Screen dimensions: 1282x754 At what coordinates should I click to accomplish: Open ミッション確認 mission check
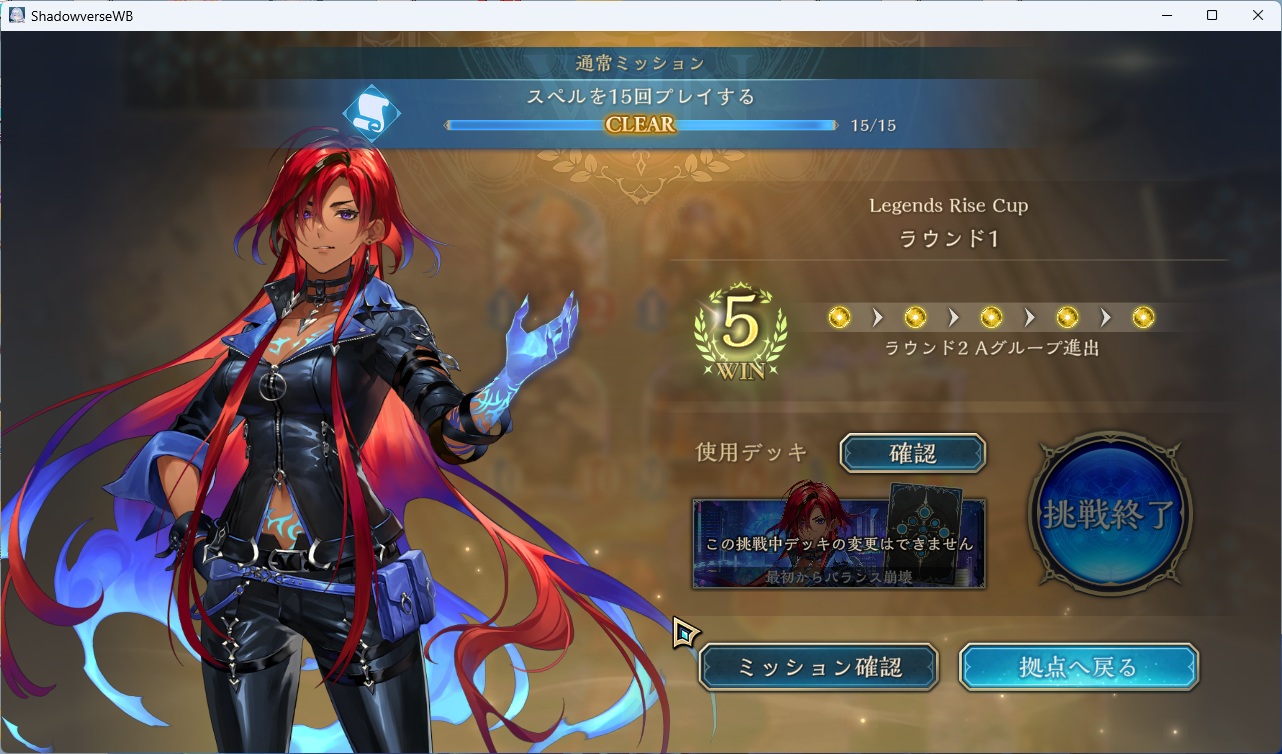coord(818,667)
